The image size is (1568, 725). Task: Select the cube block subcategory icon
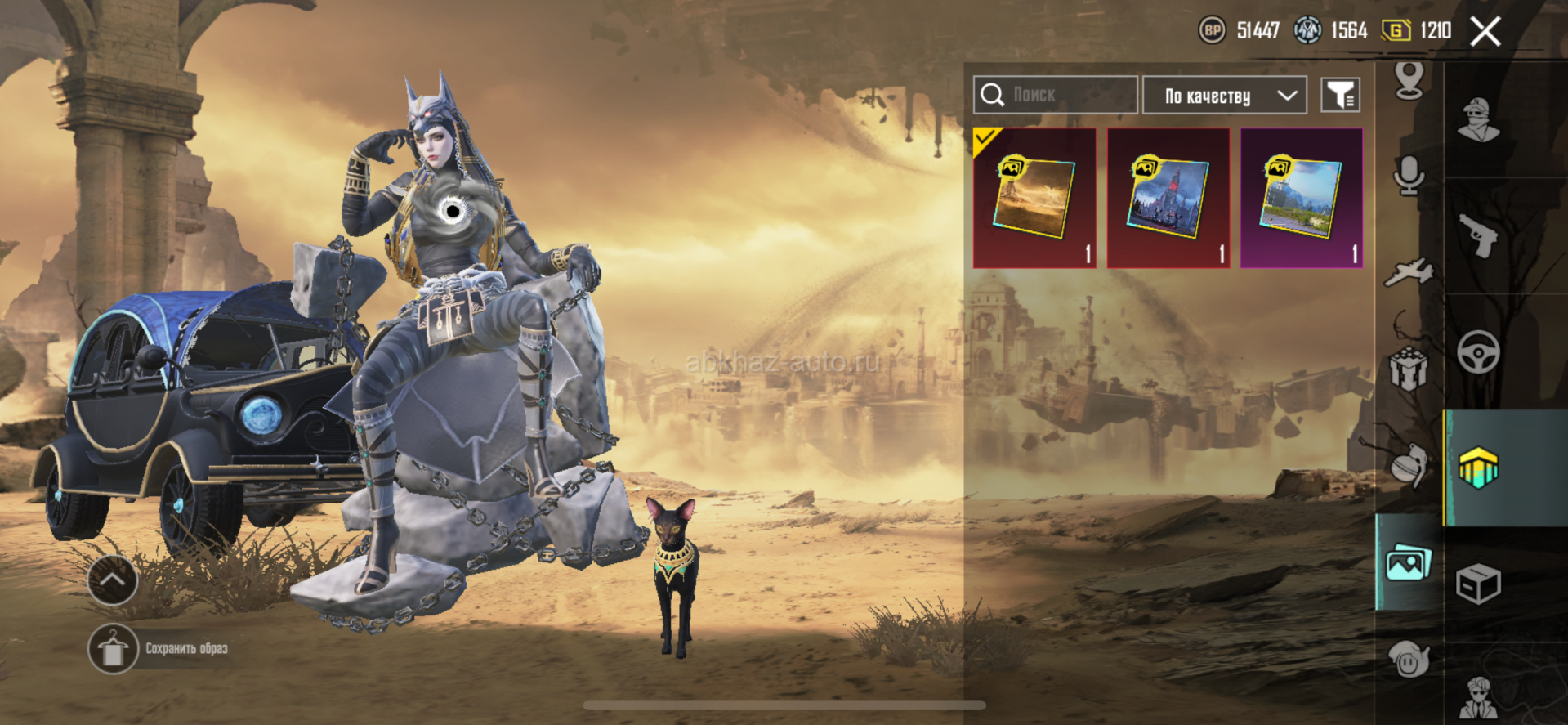[1409, 369]
